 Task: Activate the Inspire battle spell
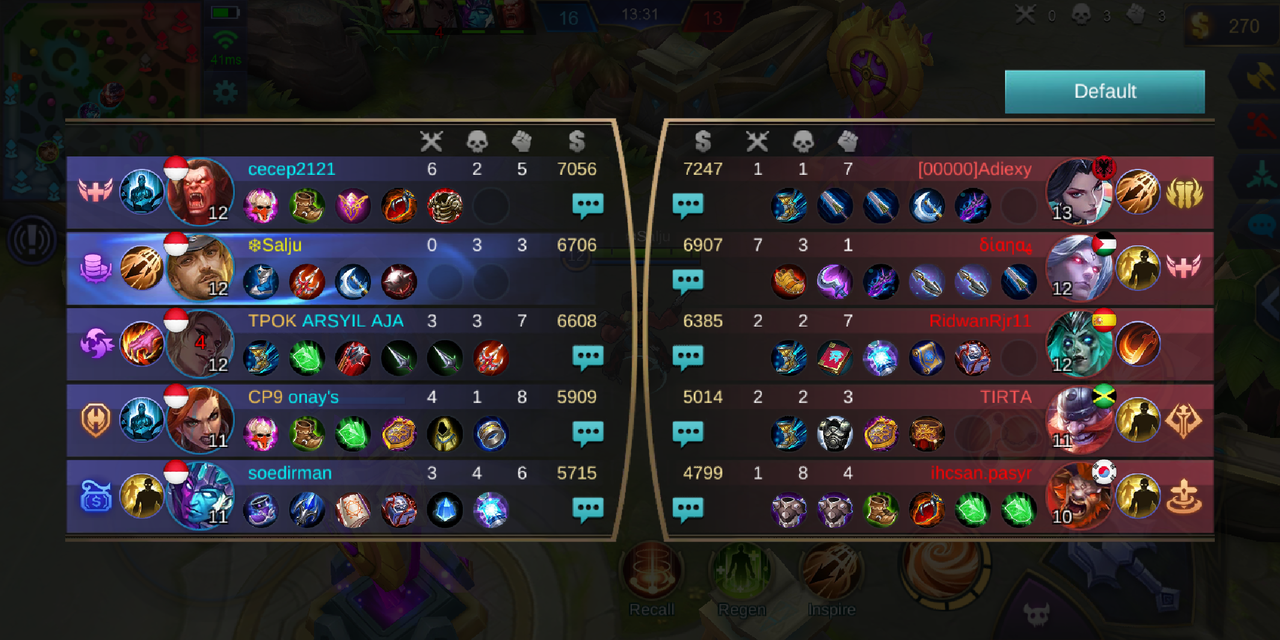coord(831,572)
